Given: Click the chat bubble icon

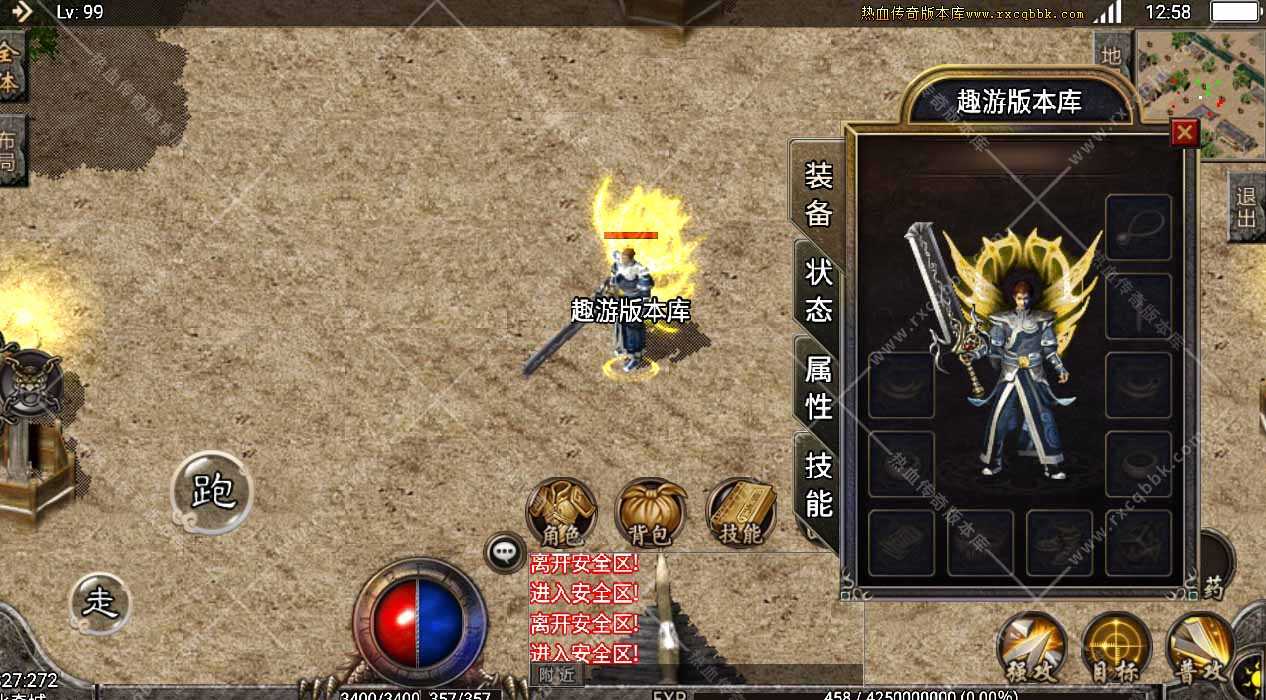Looking at the screenshot, I should click(x=504, y=552).
